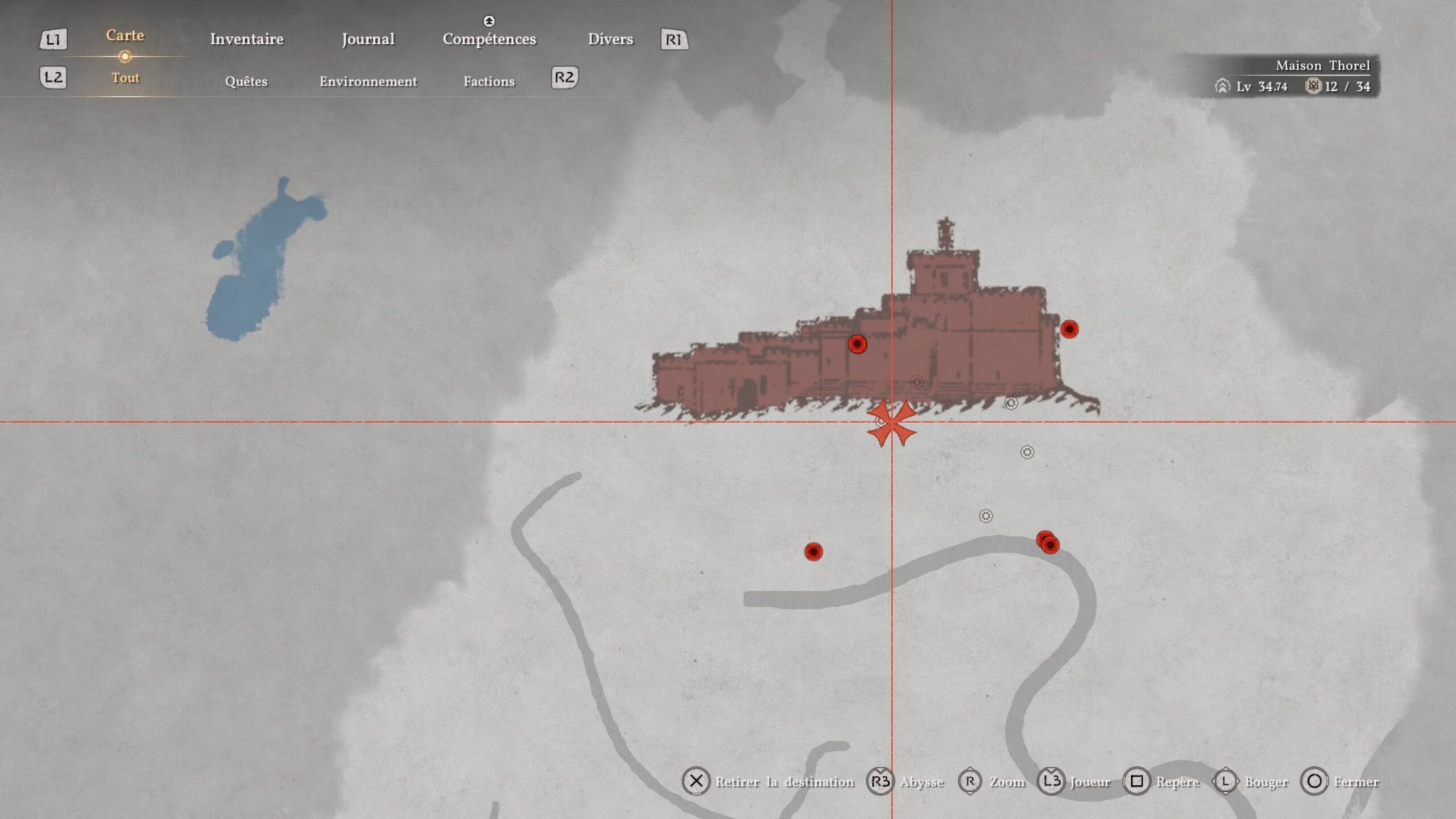This screenshot has height=819, width=1456.
Task: Show the Environnement map filter
Action: click(x=367, y=81)
